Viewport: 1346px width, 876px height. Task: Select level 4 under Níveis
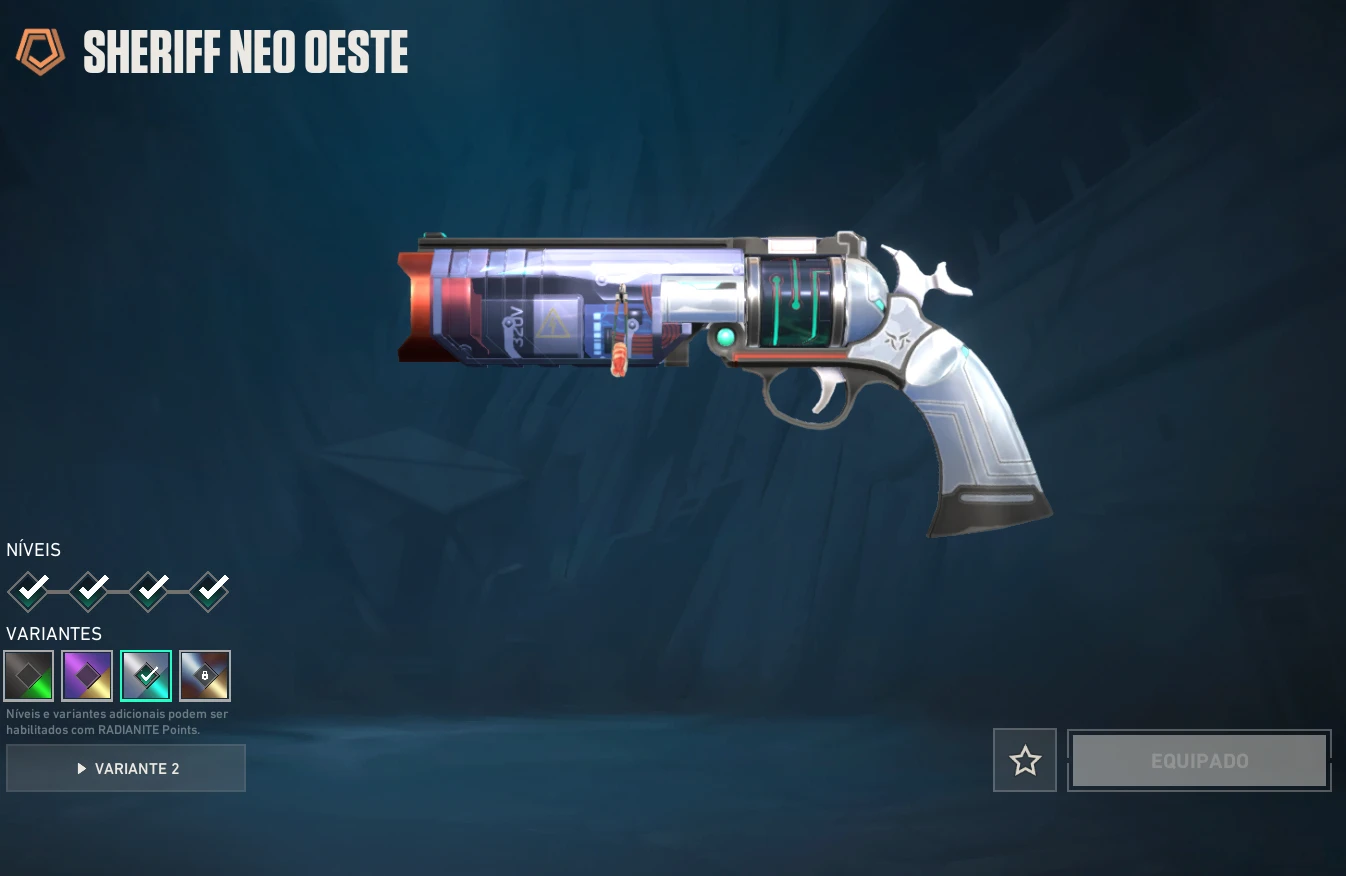click(209, 591)
